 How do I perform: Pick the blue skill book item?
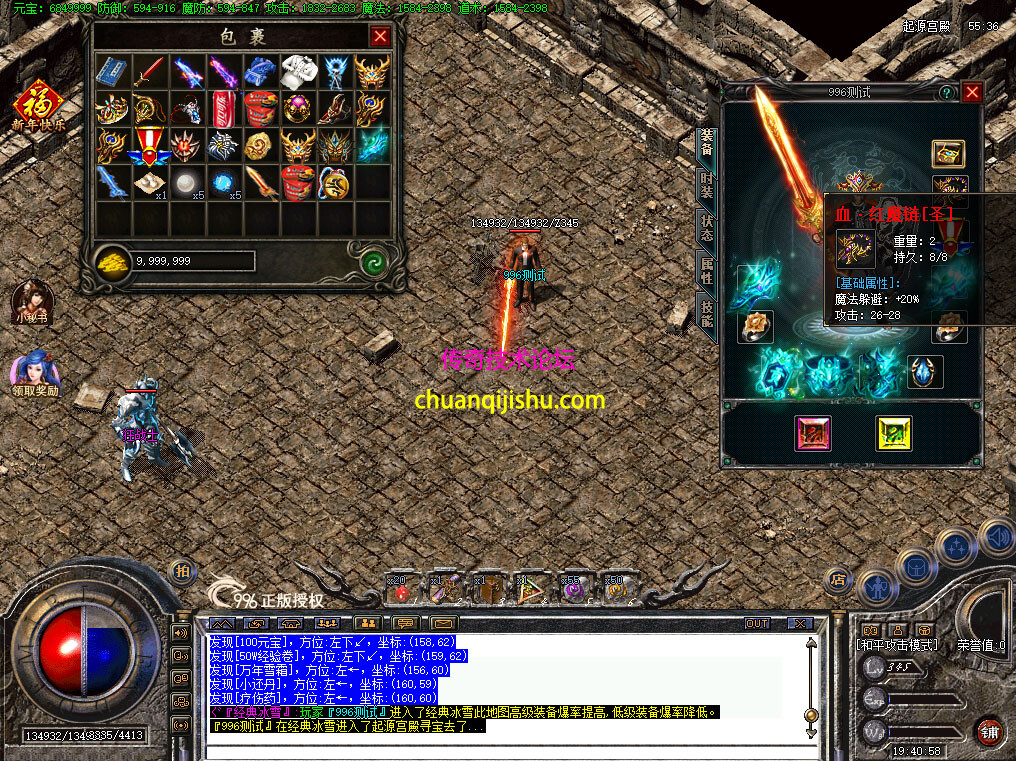point(111,71)
